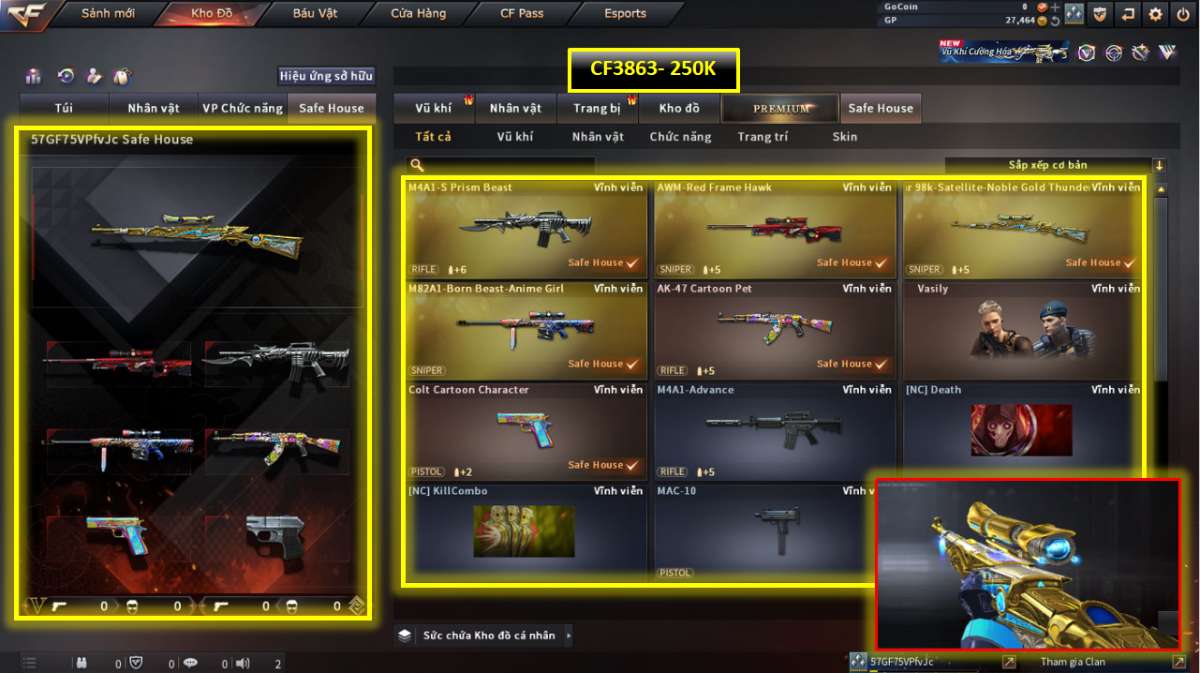Image resolution: width=1200 pixels, height=673 pixels.
Task: Select the M4A1-S Prism Beast rifle
Action: [525, 228]
